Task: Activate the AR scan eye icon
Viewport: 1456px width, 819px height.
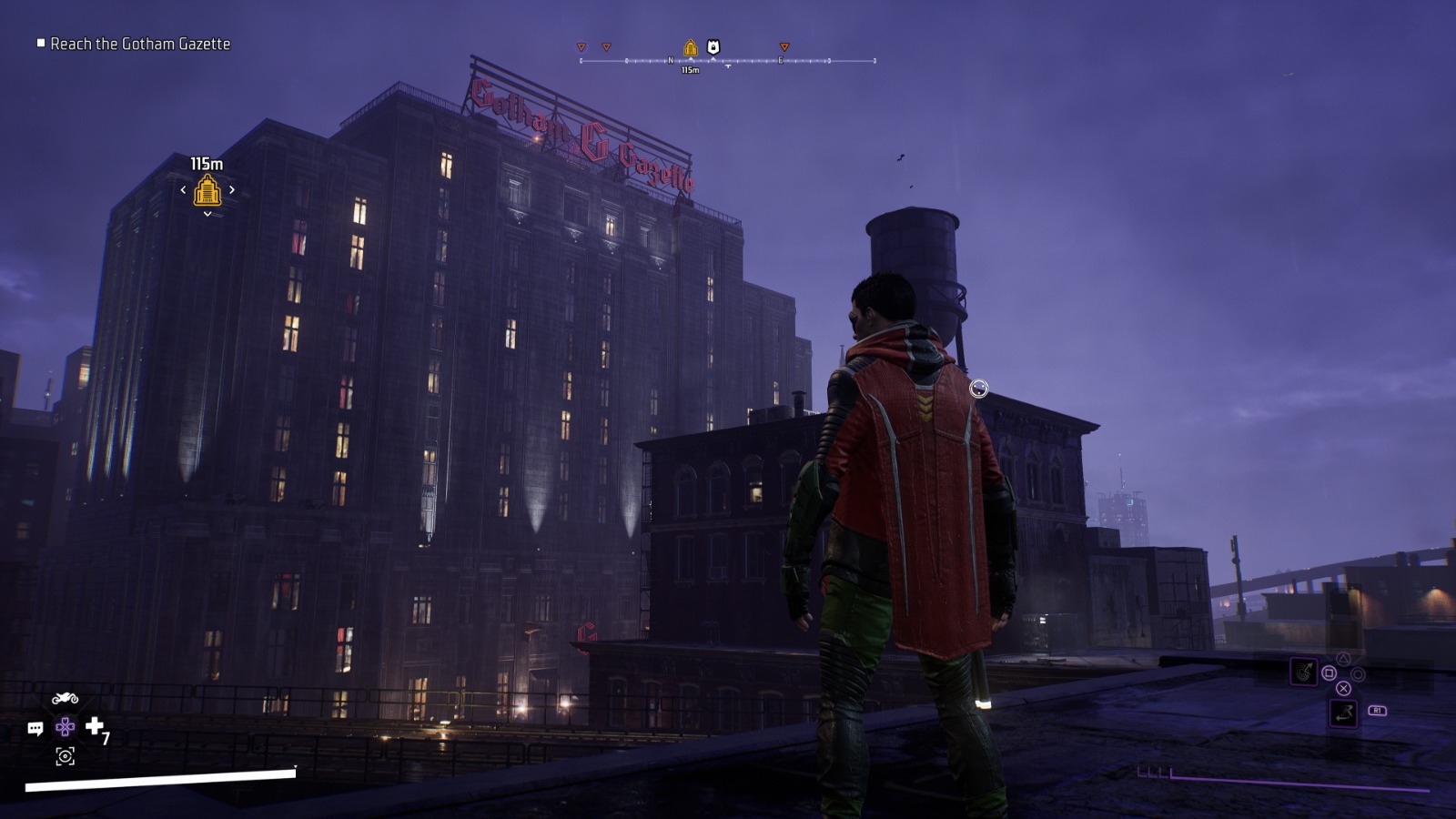Action: [x=65, y=756]
